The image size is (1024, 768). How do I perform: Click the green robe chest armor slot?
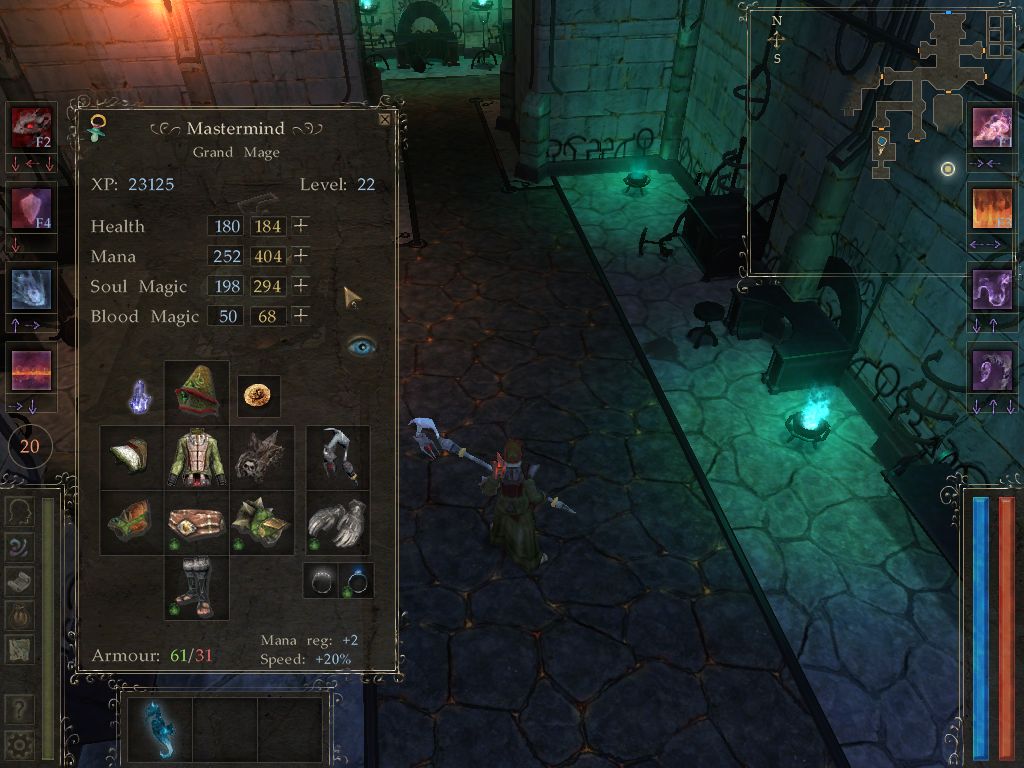(x=197, y=458)
